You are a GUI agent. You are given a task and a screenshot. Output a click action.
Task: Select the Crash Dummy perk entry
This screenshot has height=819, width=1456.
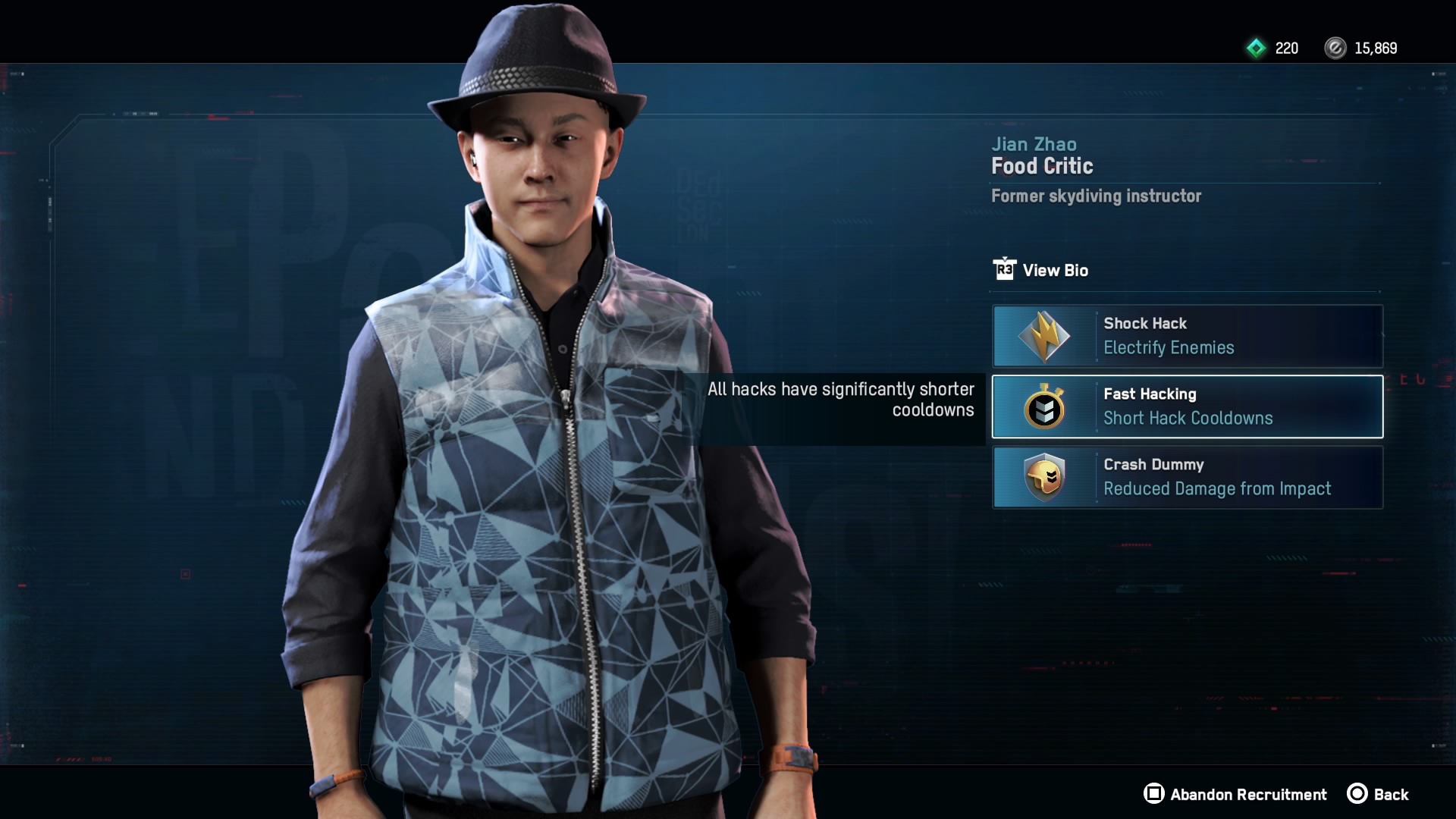[1187, 477]
